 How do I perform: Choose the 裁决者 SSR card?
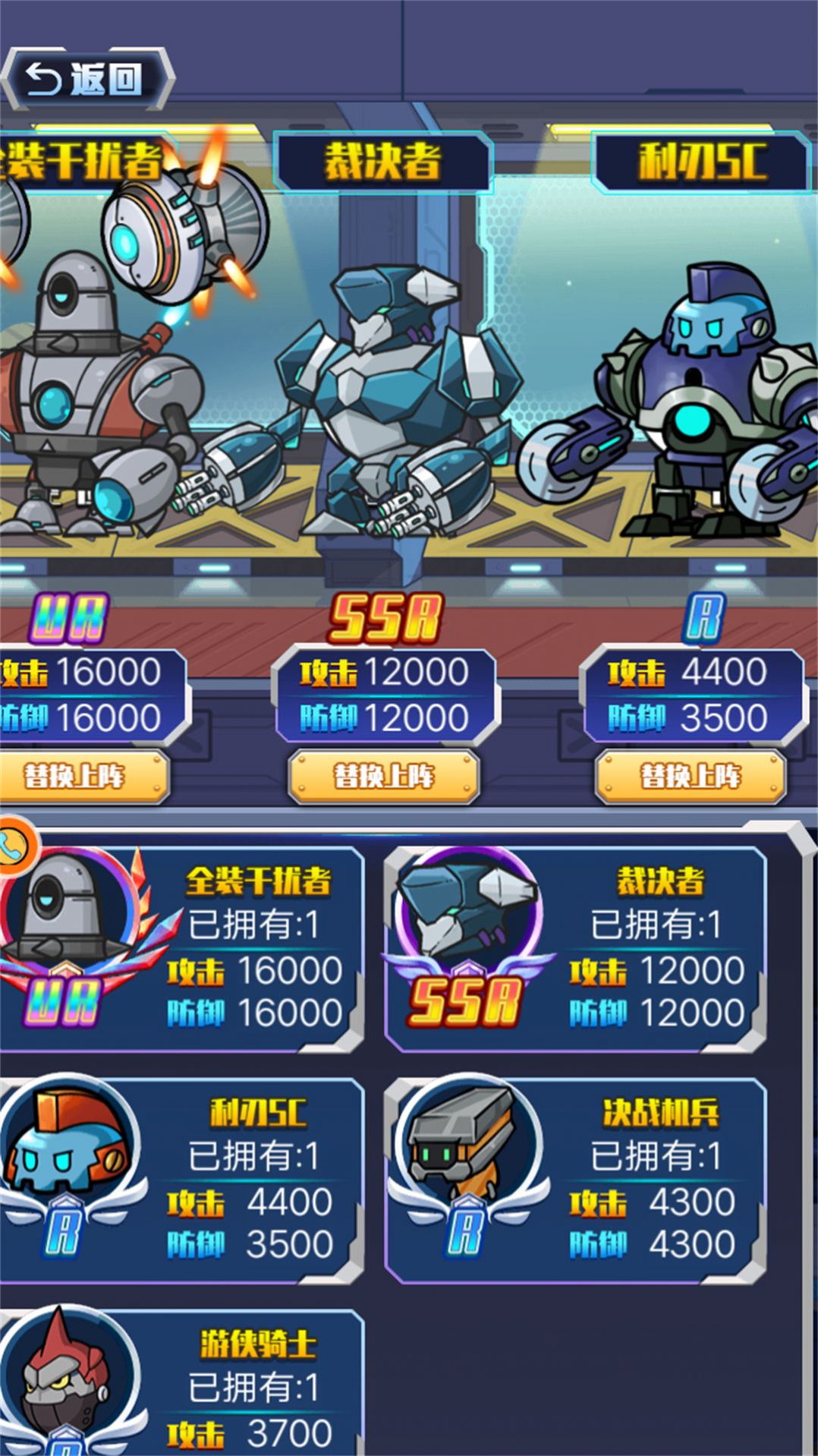(575, 948)
